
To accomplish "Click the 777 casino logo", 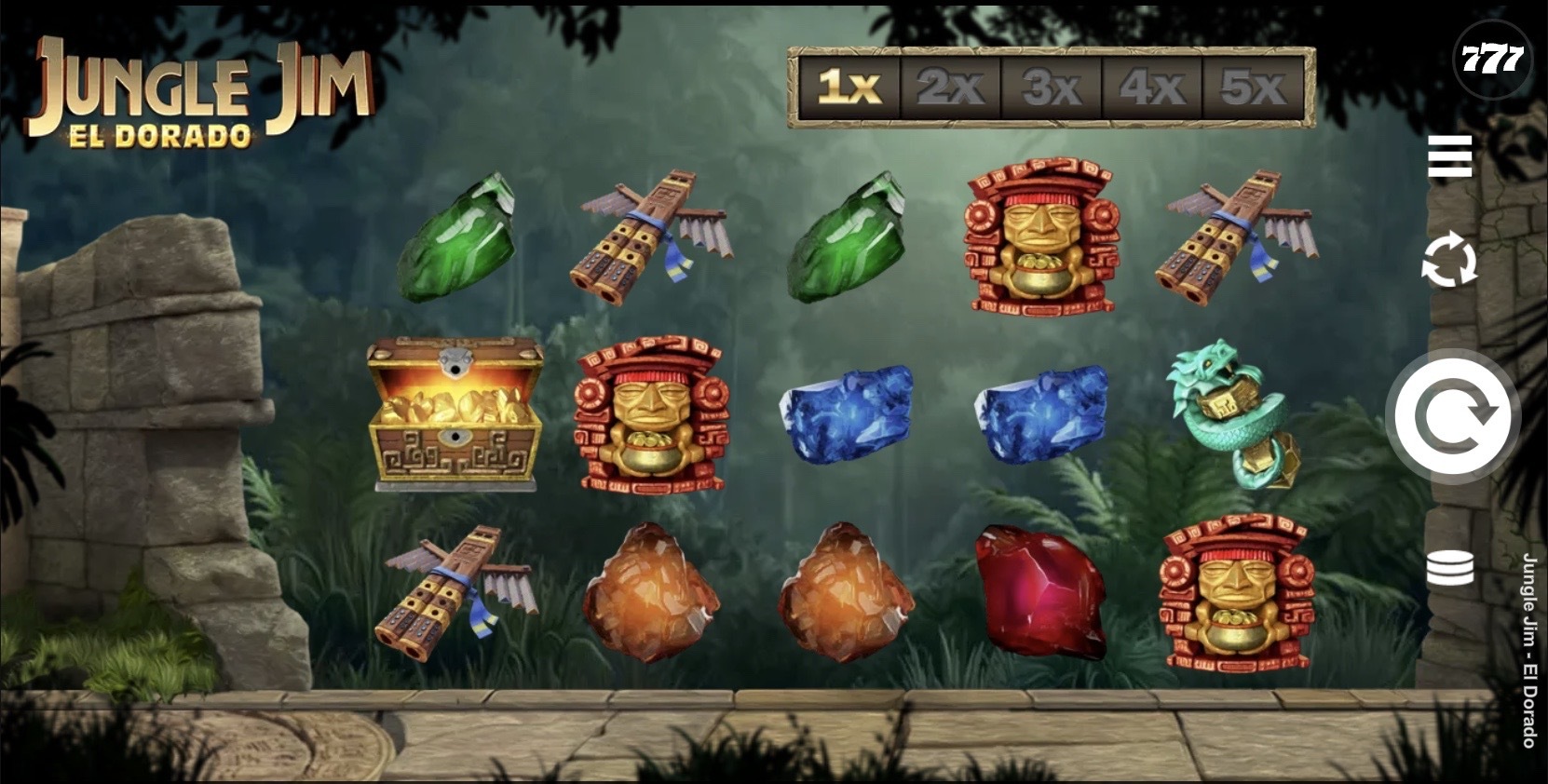I will [1491, 60].
